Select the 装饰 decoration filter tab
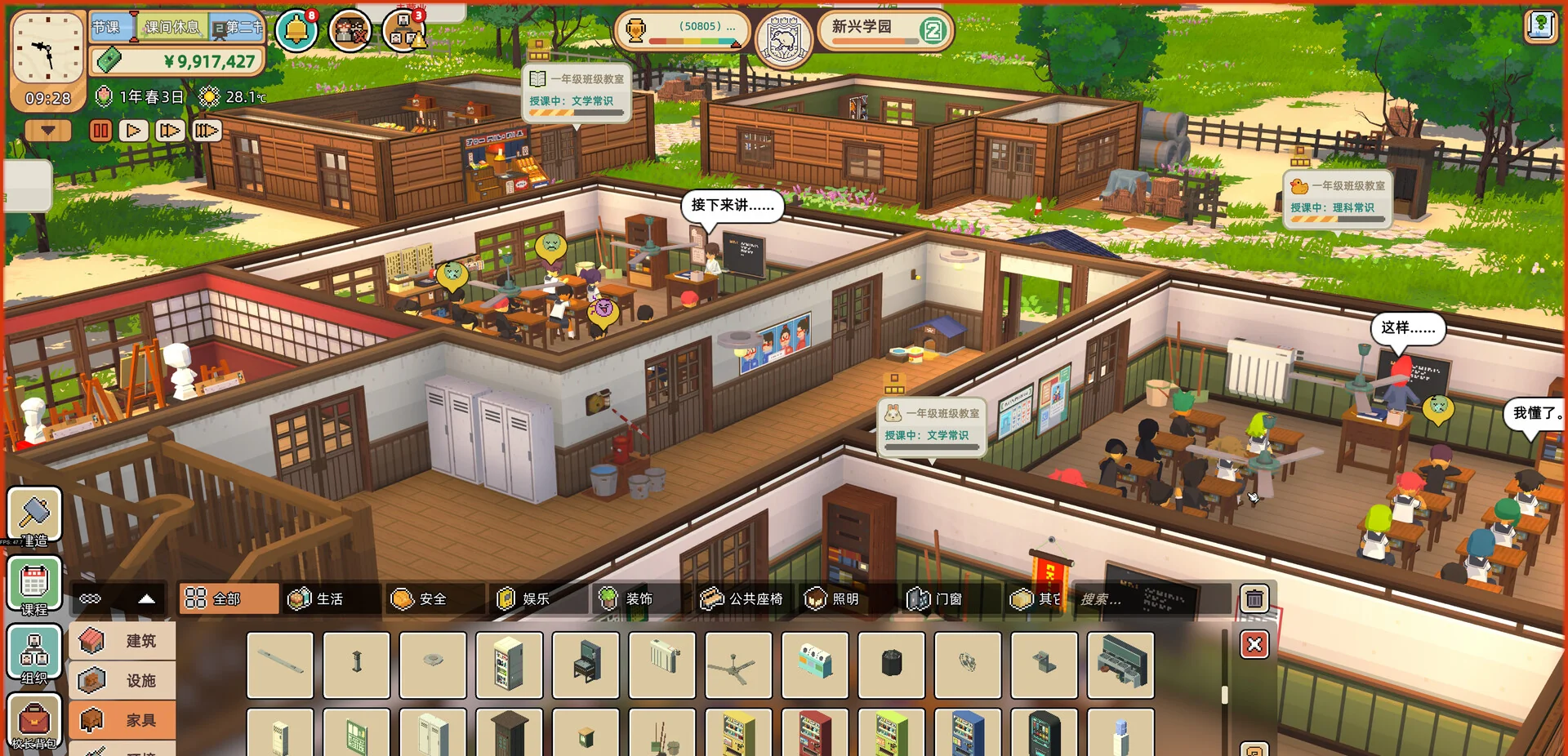 coord(627,599)
